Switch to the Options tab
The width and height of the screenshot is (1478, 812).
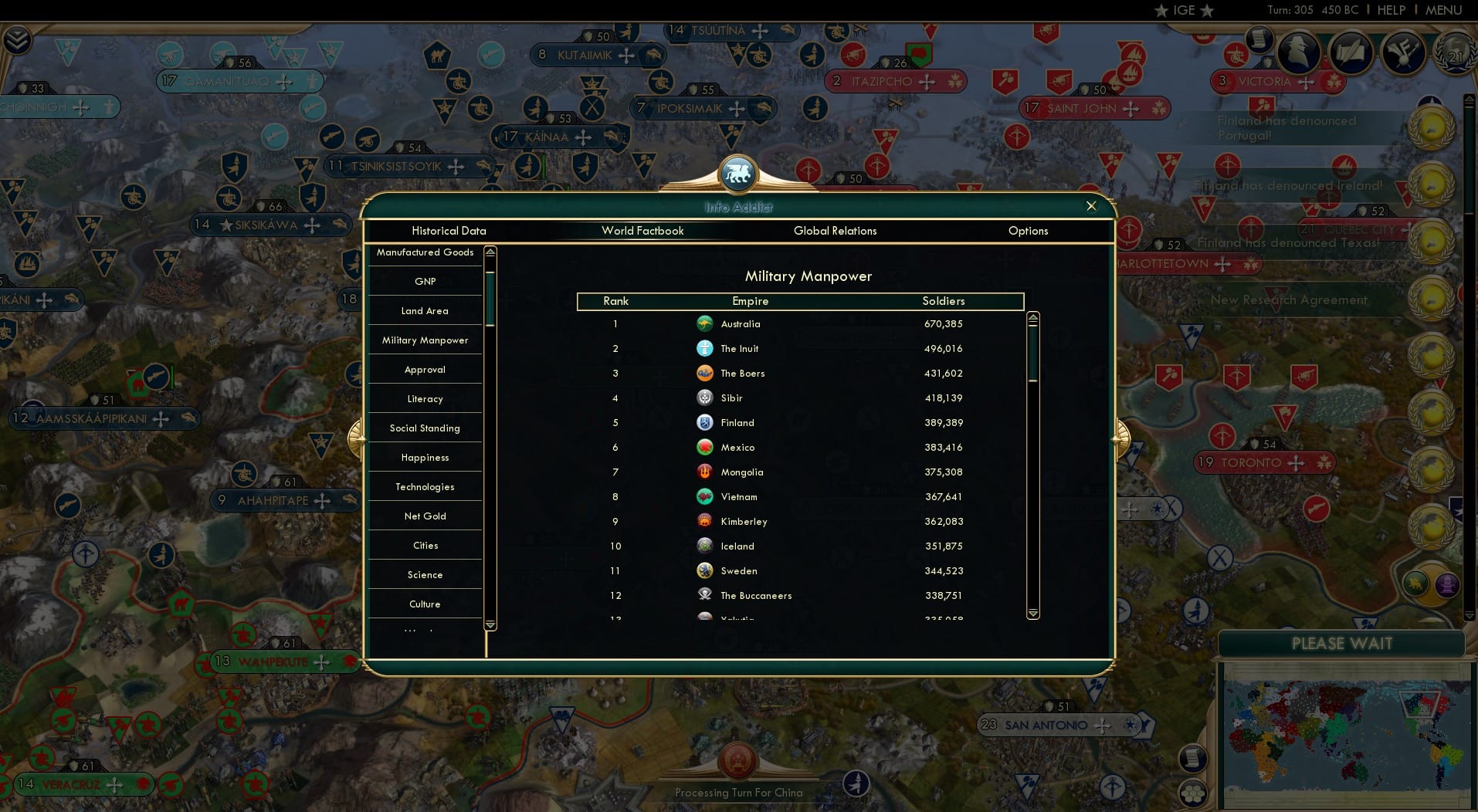pyautogui.click(x=1028, y=231)
